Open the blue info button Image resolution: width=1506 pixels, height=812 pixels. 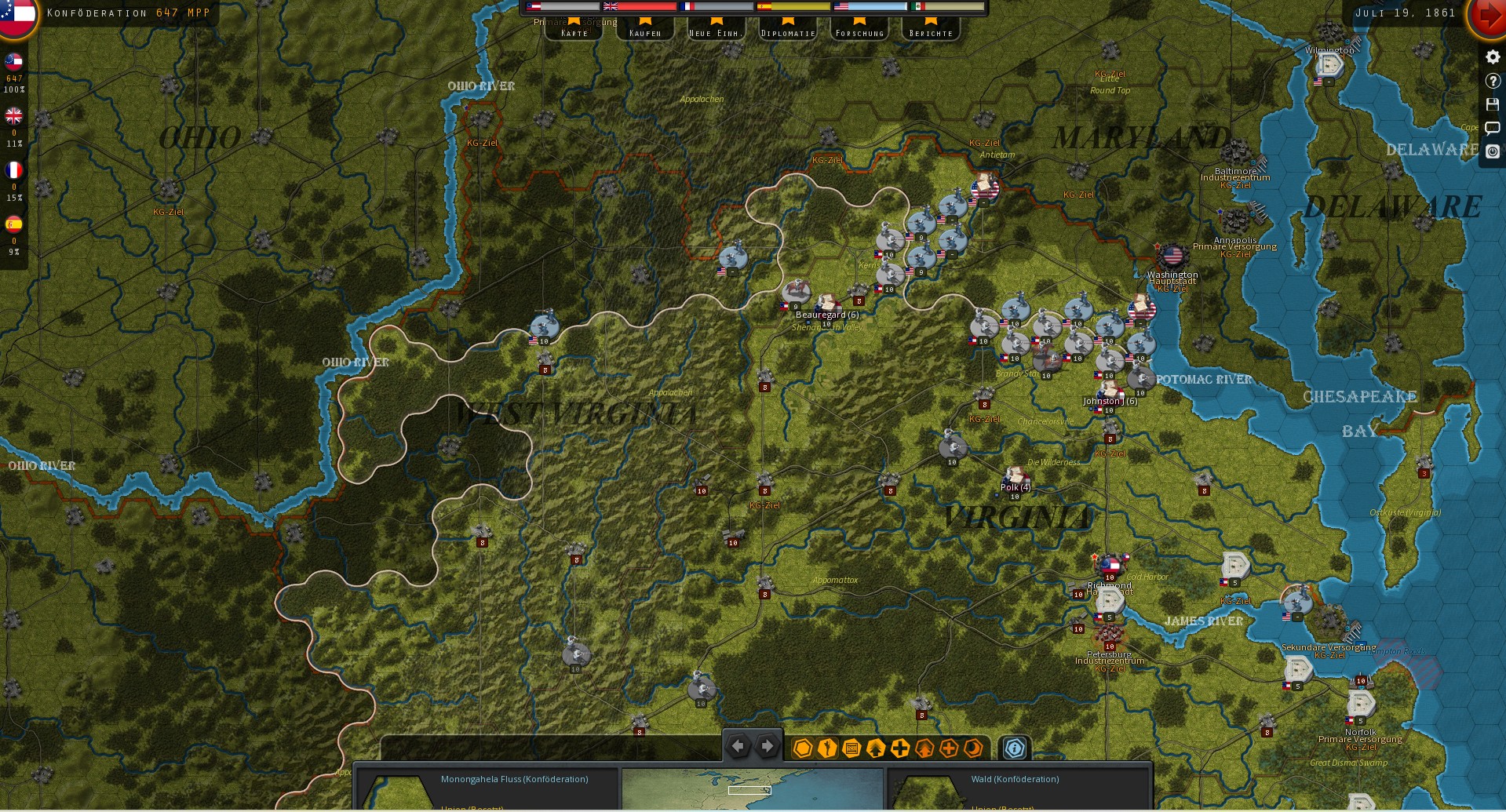(x=1014, y=748)
